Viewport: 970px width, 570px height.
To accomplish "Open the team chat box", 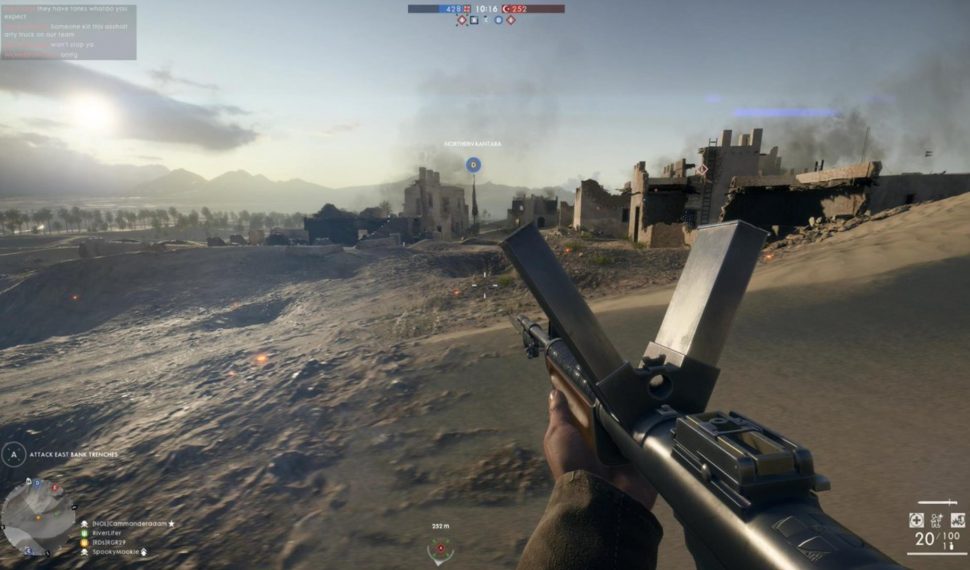I will coord(68,32).
